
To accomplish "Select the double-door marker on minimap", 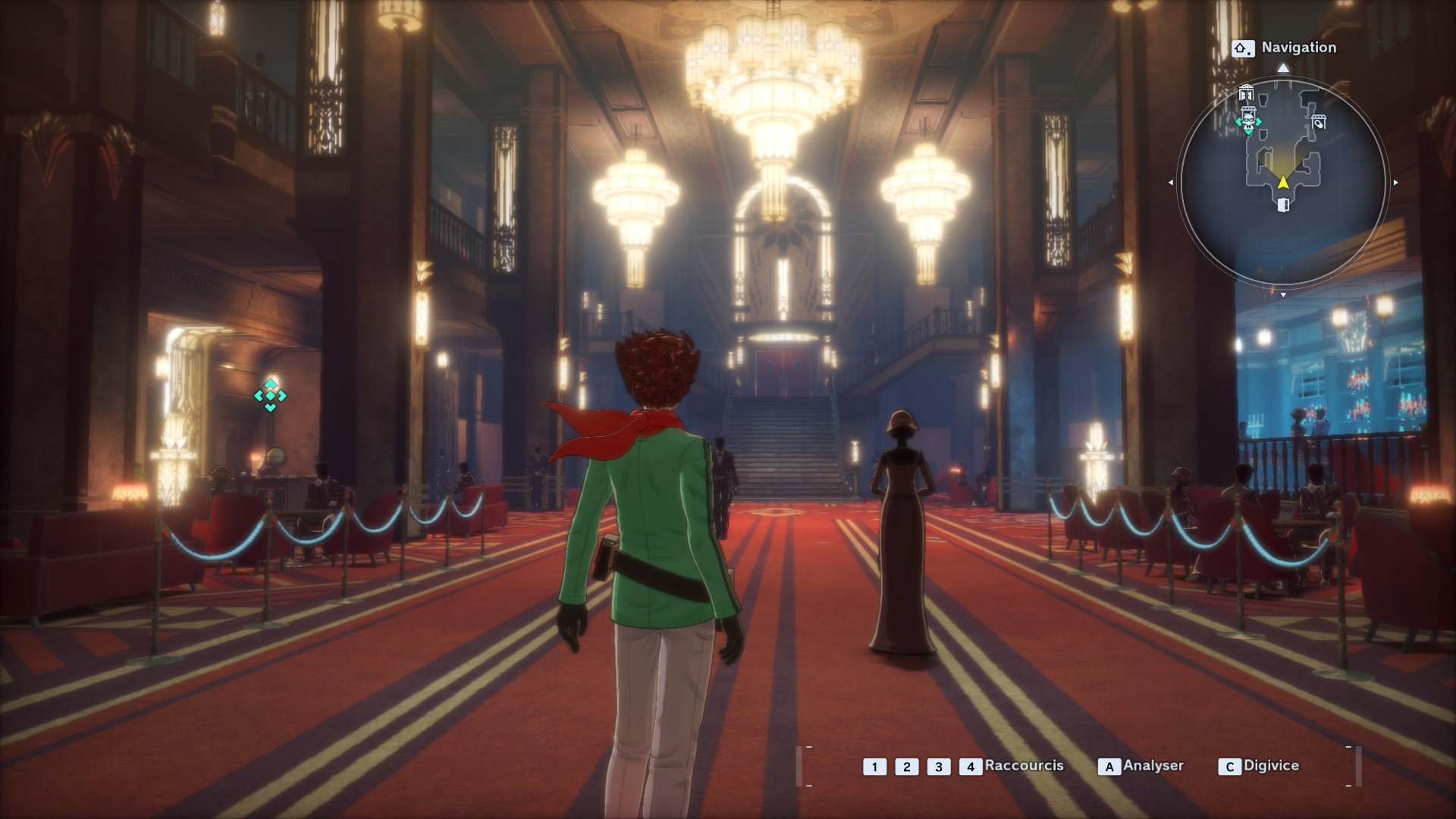I will pos(1246,95).
